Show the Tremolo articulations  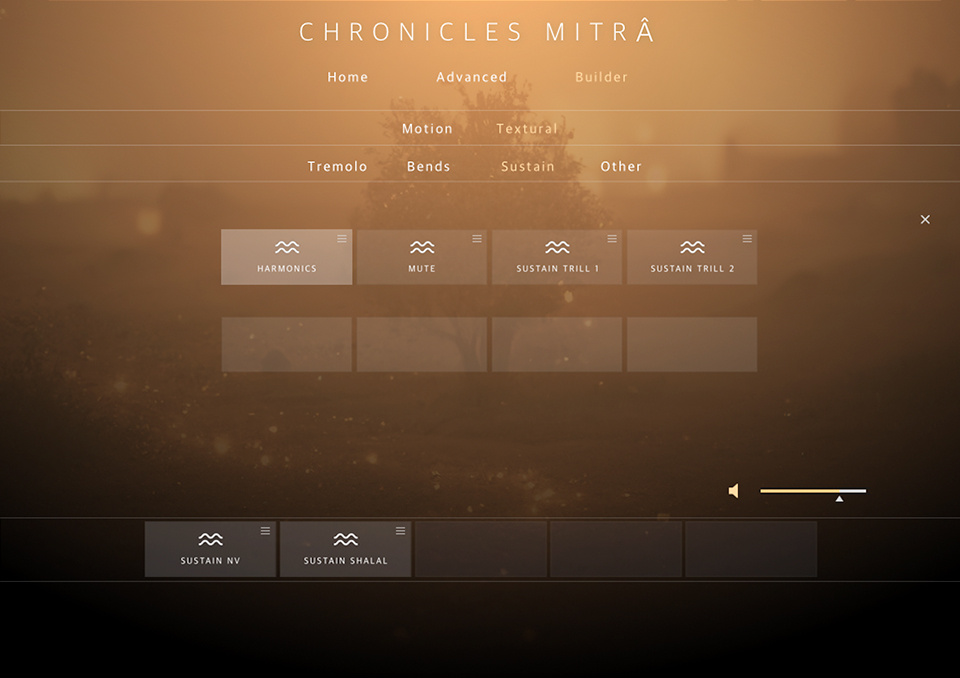[337, 167]
